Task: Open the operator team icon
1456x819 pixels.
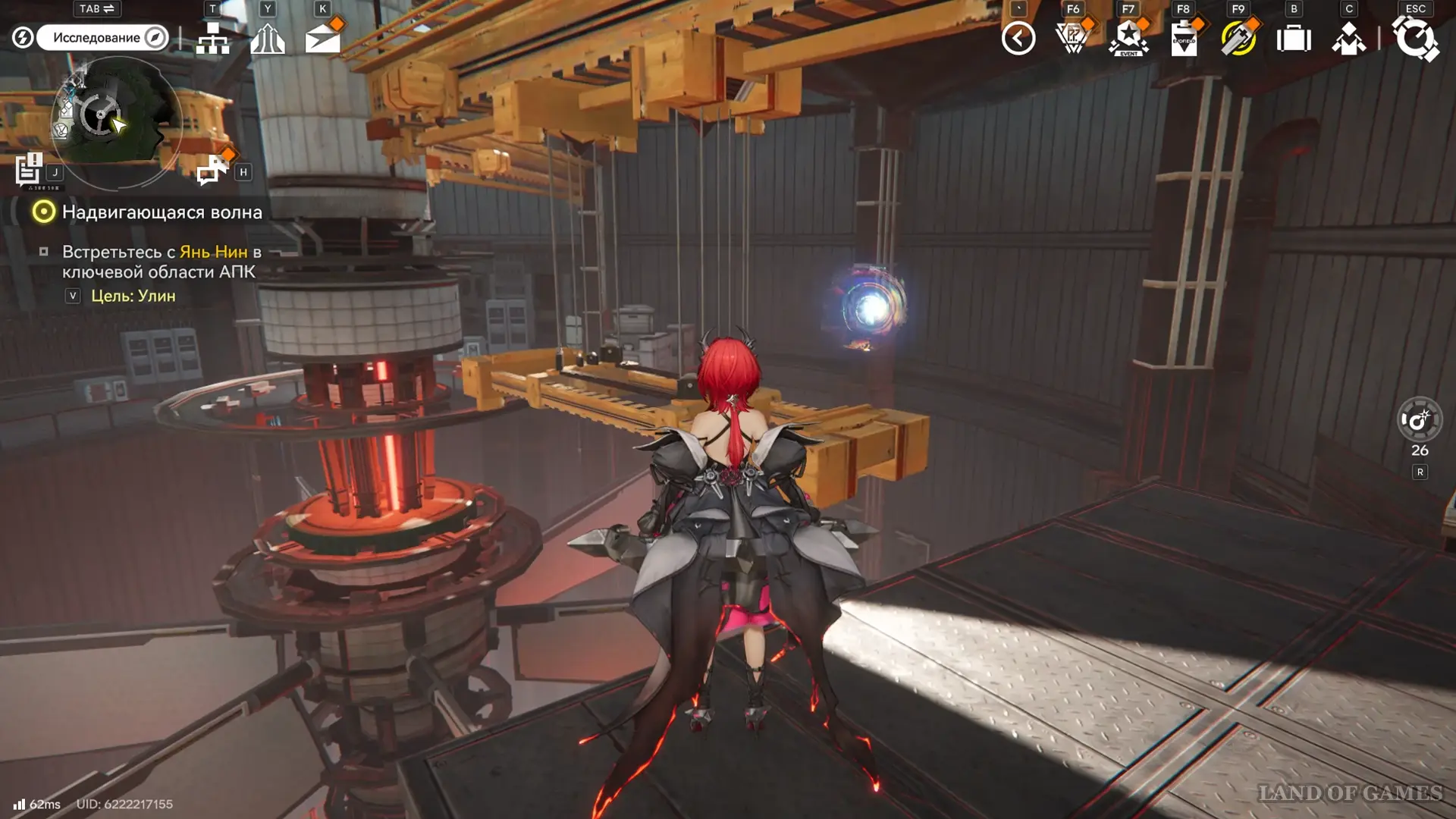Action: pyautogui.click(x=268, y=38)
